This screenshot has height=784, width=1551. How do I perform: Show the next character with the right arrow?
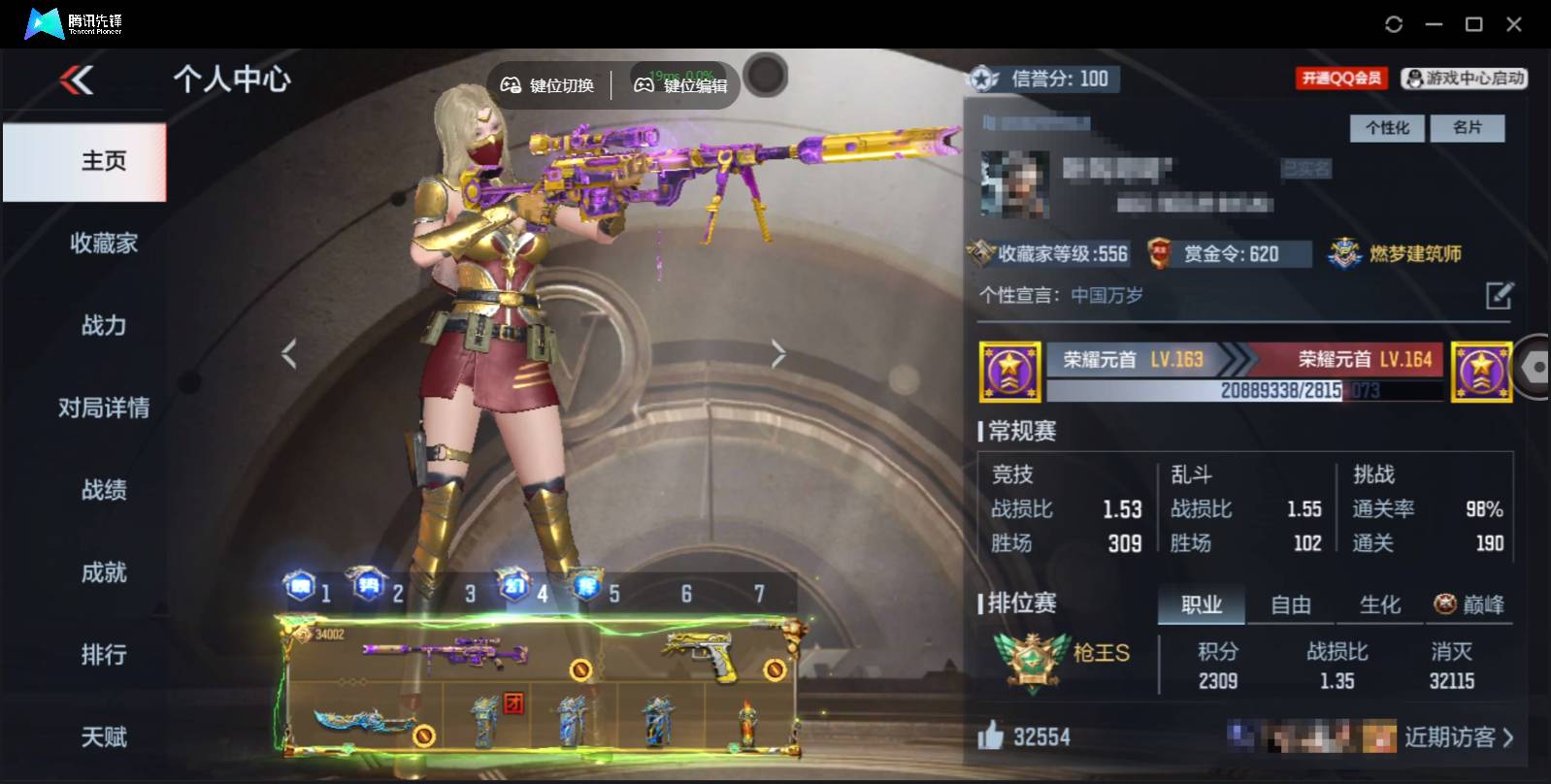pos(777,354)
